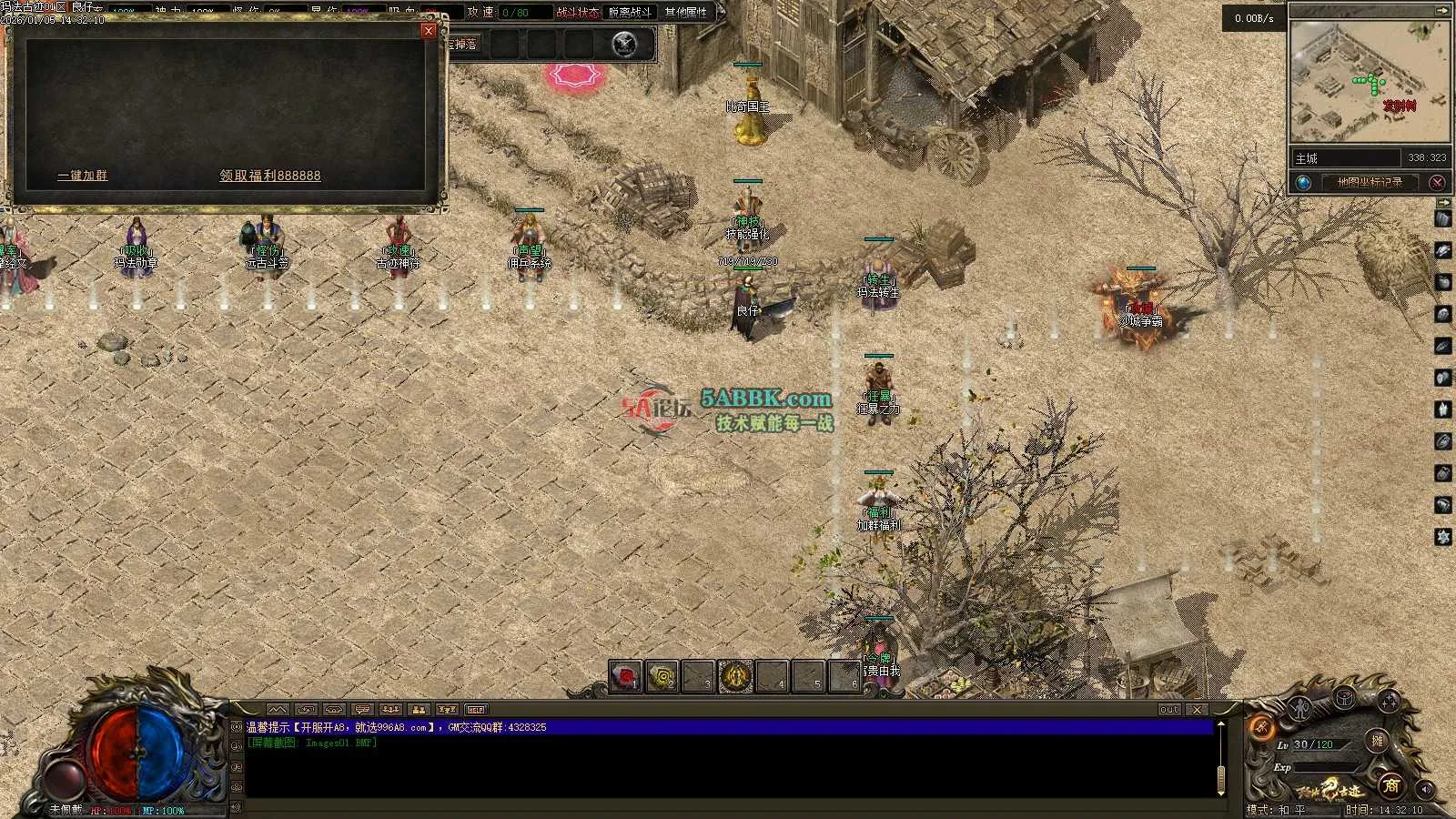Open the HELP button above chat
The width and height of the screenshot is (1456, 819).
pyautogui.click(x=476, y=710)
